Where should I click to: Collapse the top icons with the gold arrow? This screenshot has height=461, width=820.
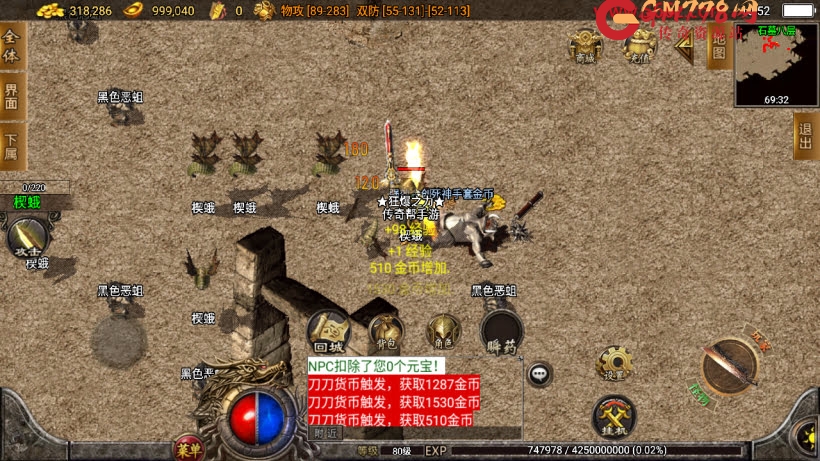[x=684, y=47]
